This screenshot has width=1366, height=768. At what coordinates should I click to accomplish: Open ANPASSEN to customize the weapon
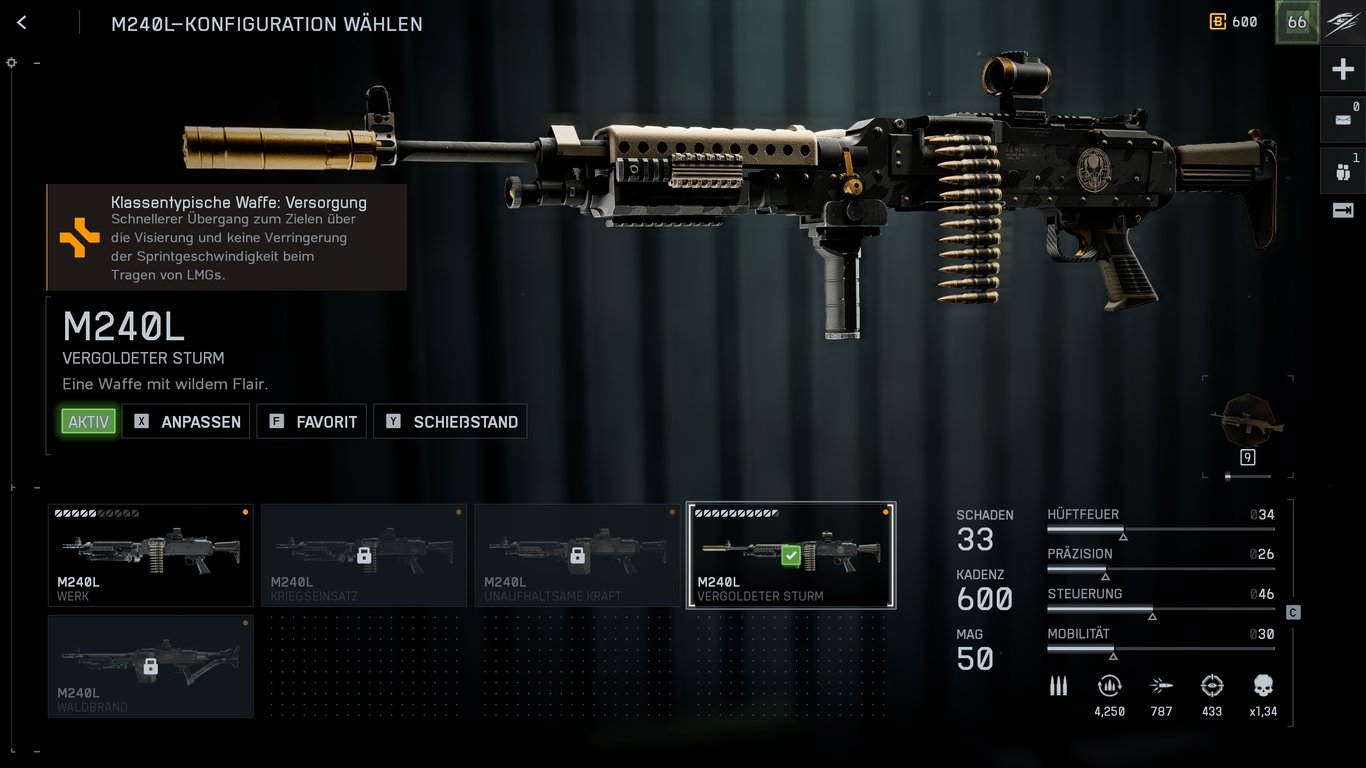click(186, 421)
